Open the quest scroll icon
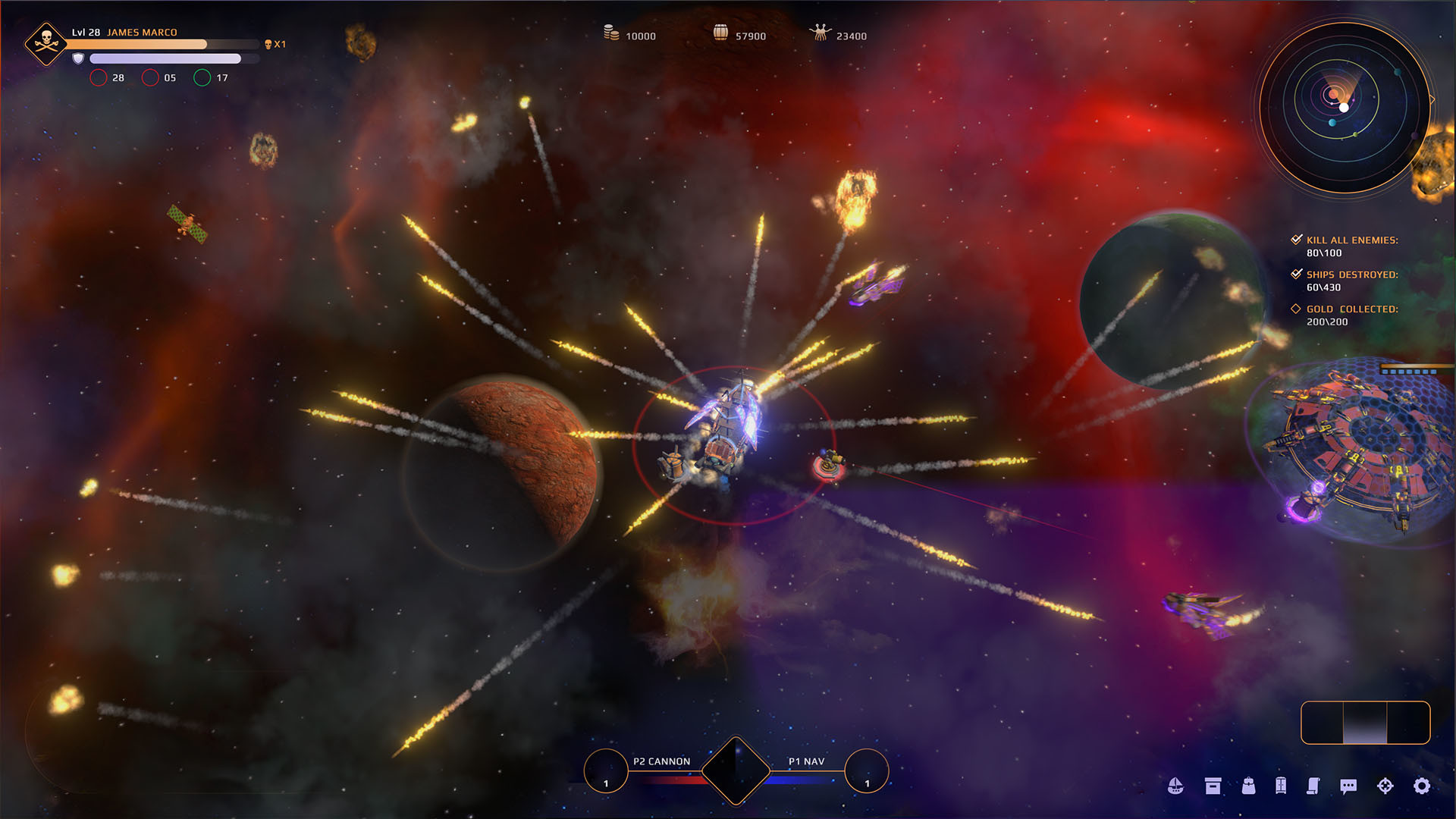 [x=1313, y=786]
